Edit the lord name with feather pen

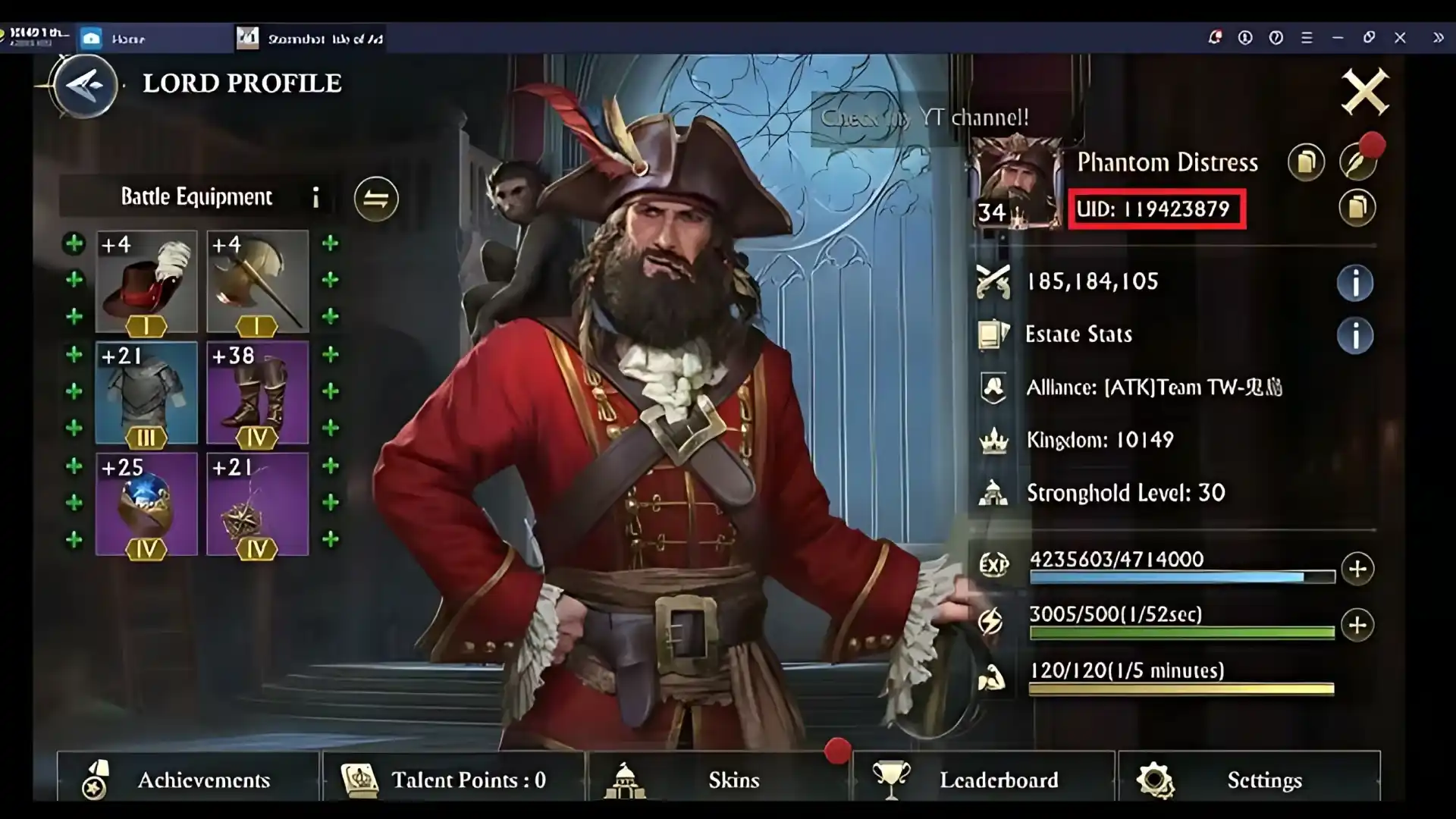[x=1357, y=162]
